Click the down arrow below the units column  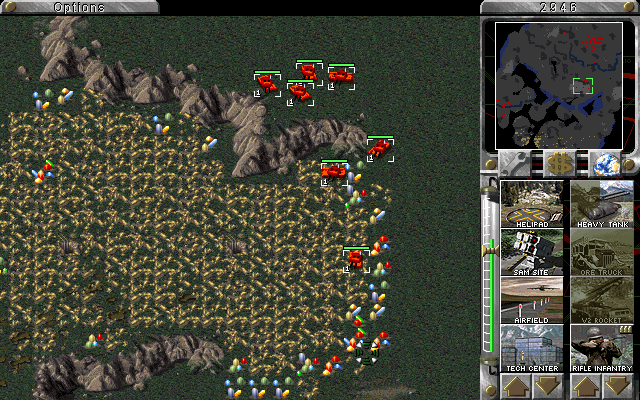coord(619,386)
